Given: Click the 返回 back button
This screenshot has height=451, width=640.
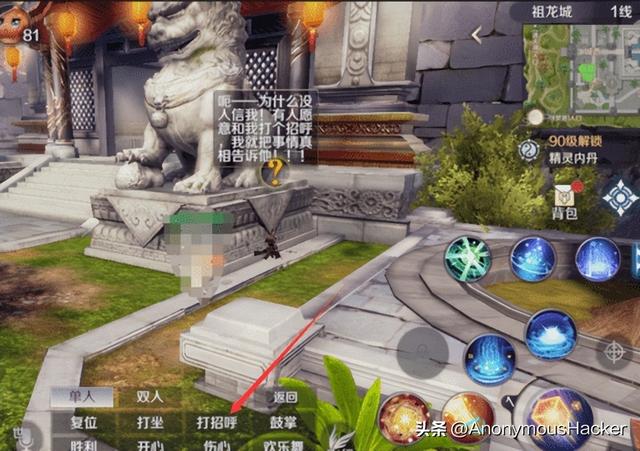Looking at the screenshot, I should click(286, 396).
